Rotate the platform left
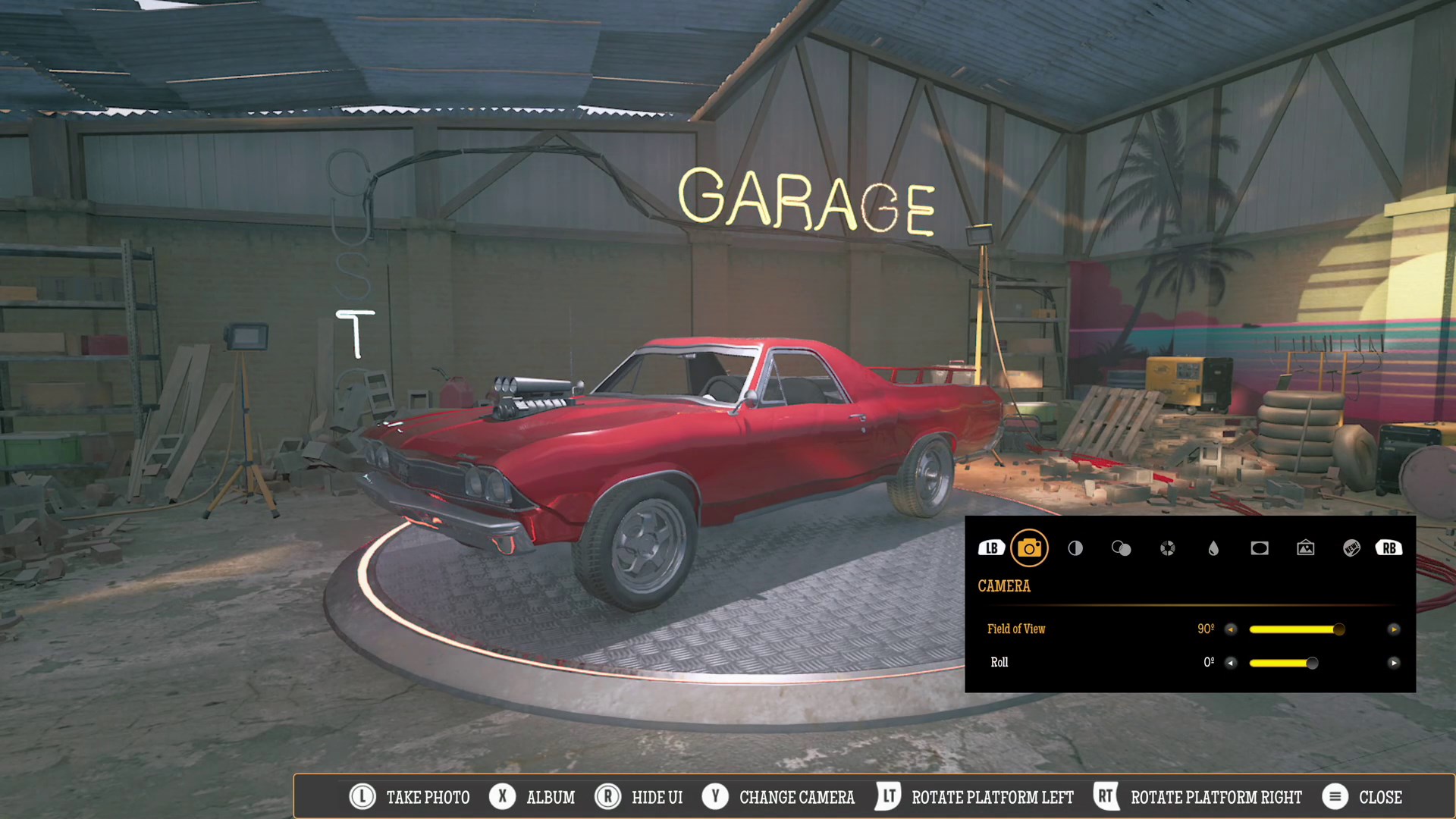Viewport: 1456px width, 819px height. tap(975, 797)
